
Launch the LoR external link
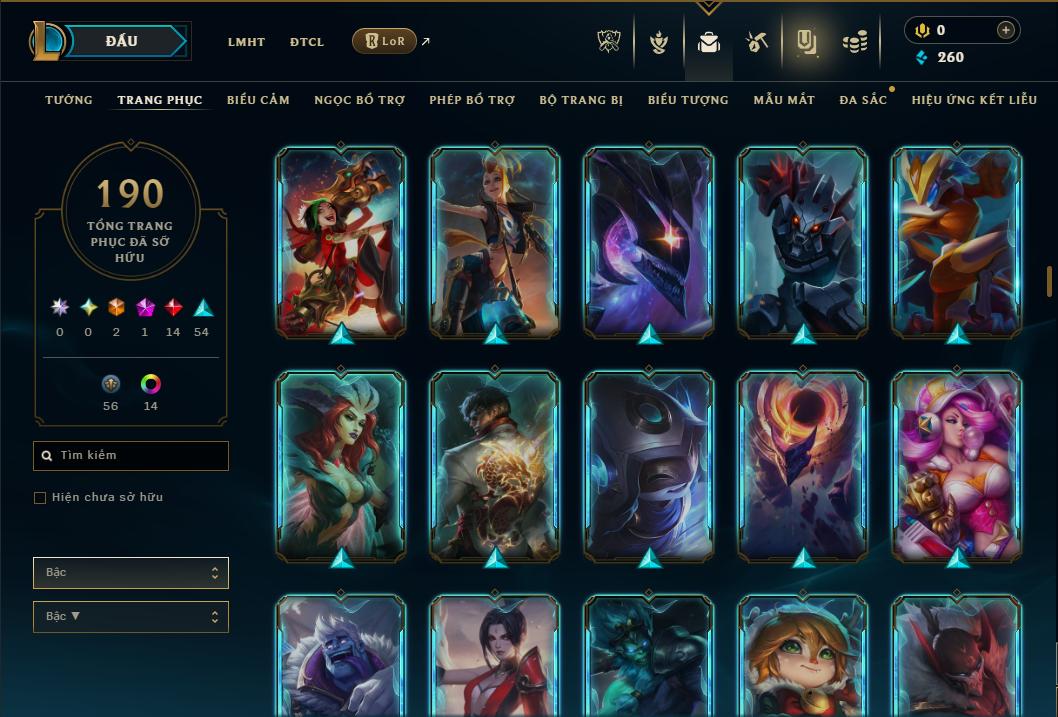384,42
